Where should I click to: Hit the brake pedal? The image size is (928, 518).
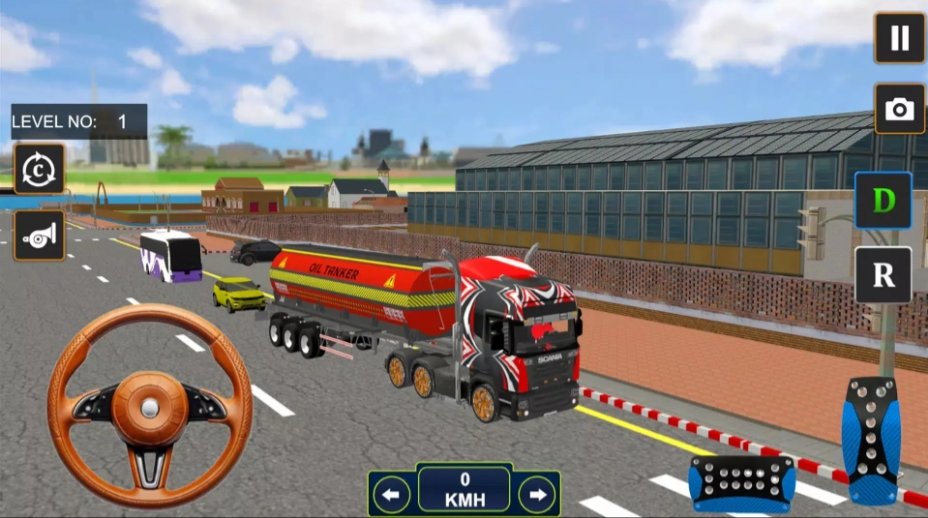742,483
